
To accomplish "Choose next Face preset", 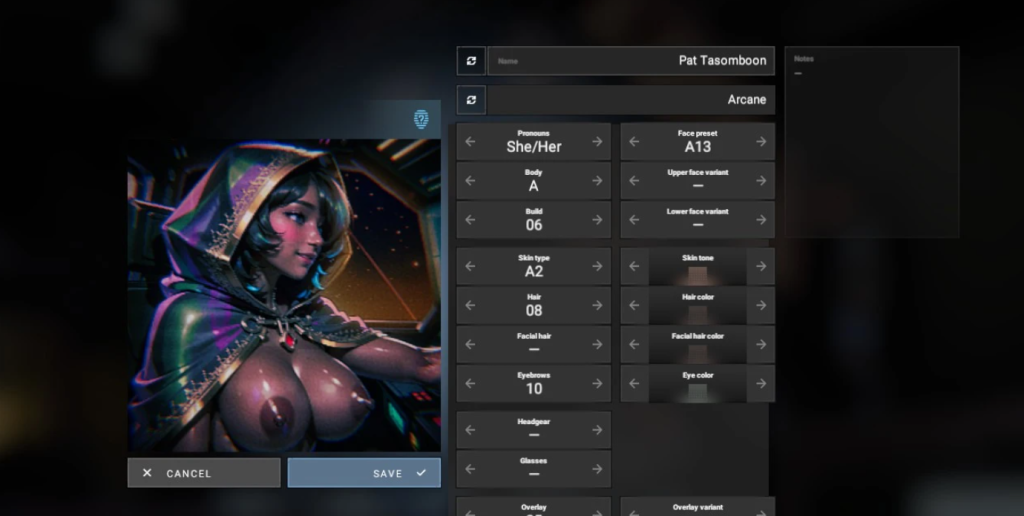I will [x=761, y=142].
